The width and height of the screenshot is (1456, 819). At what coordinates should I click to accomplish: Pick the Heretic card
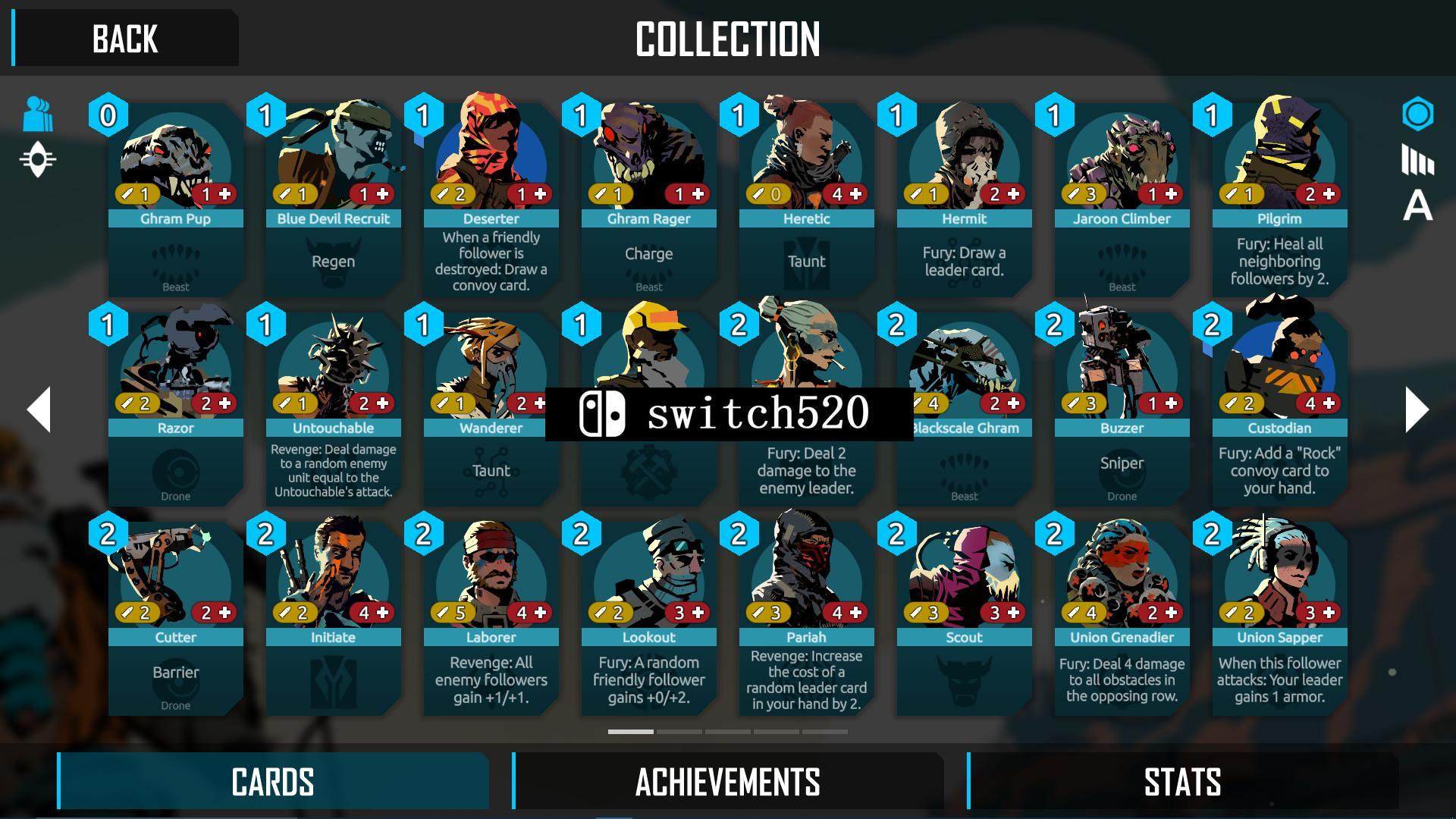coord(806,201)
